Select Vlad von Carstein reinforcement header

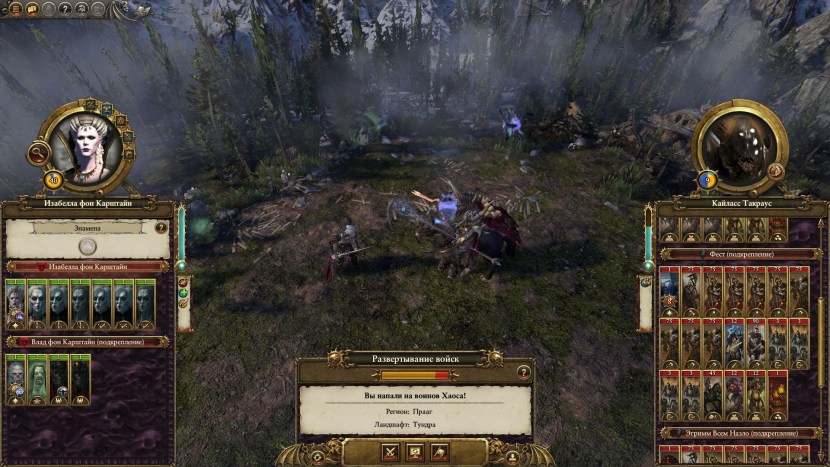tap(87, 341)
